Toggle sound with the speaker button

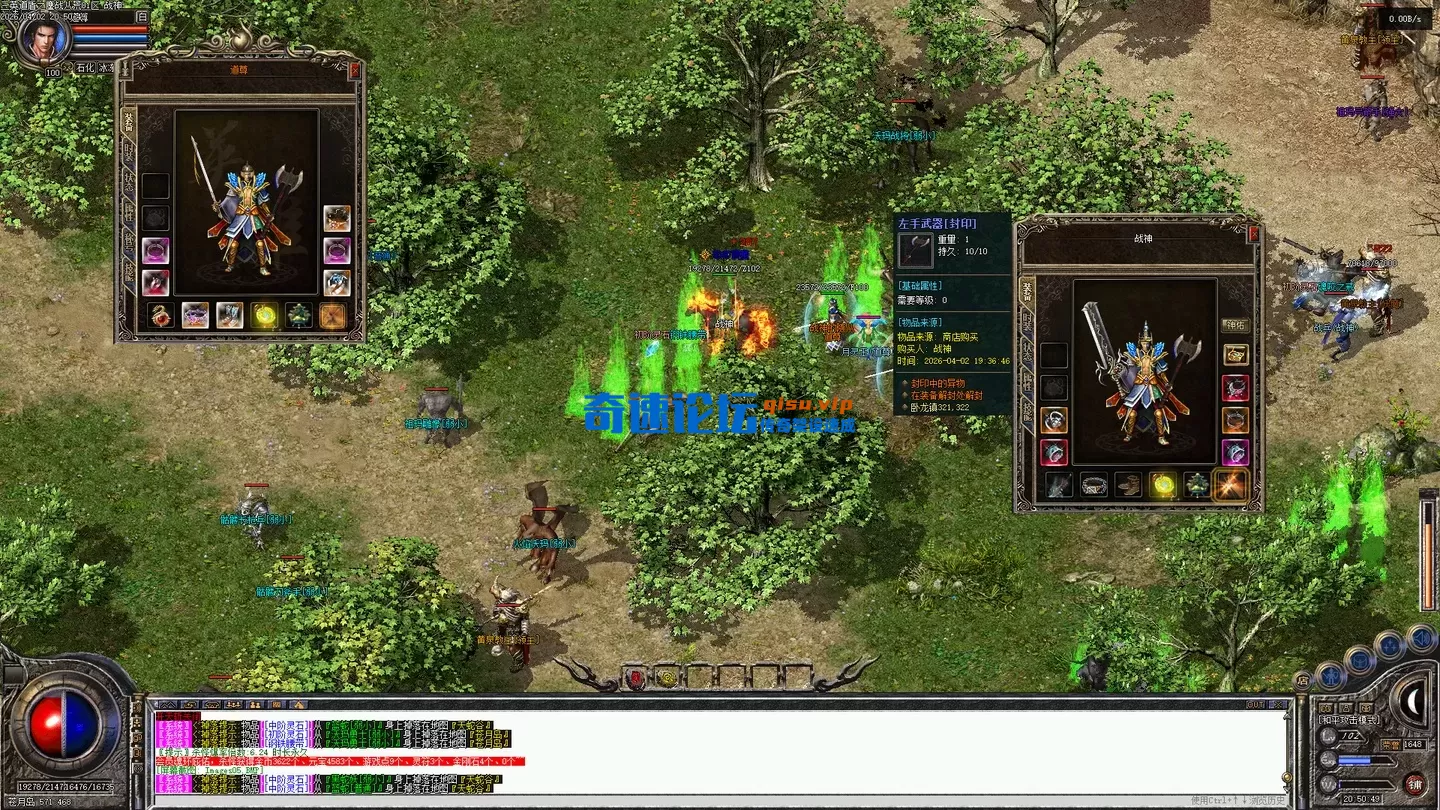pyautogui.click(x=1419, y=638)
